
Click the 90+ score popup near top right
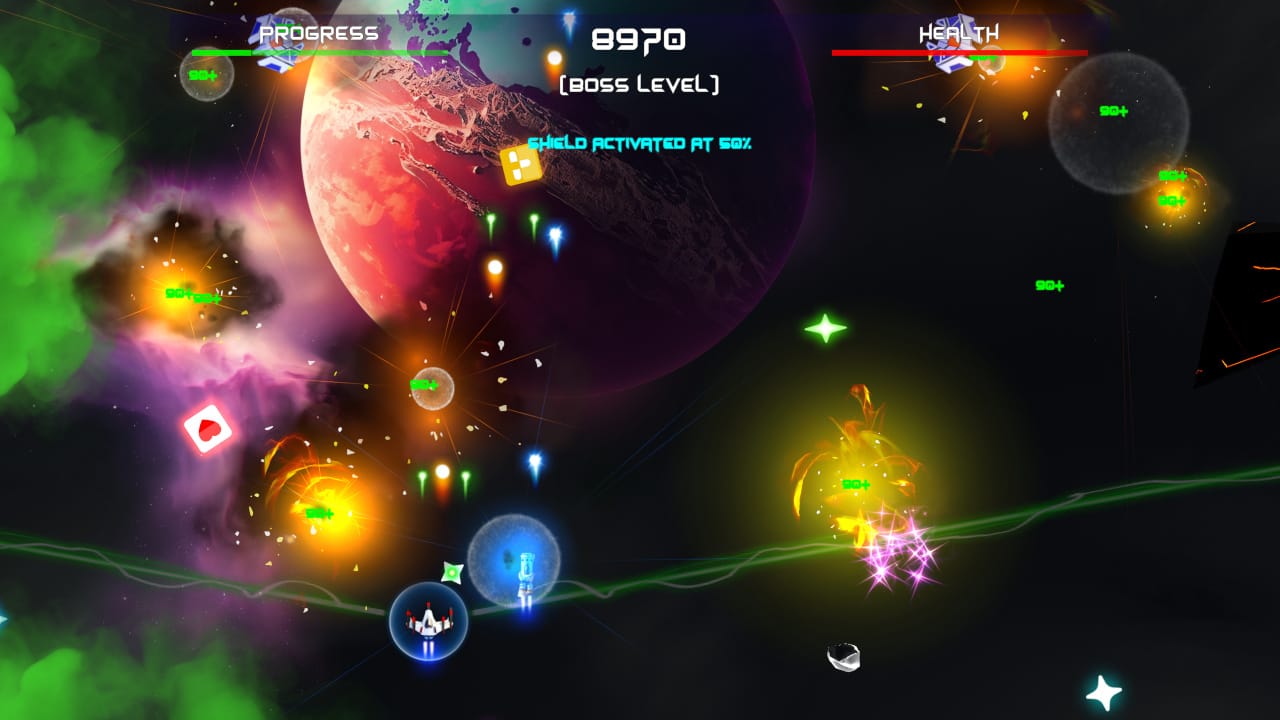click(x=1114, y=110)
